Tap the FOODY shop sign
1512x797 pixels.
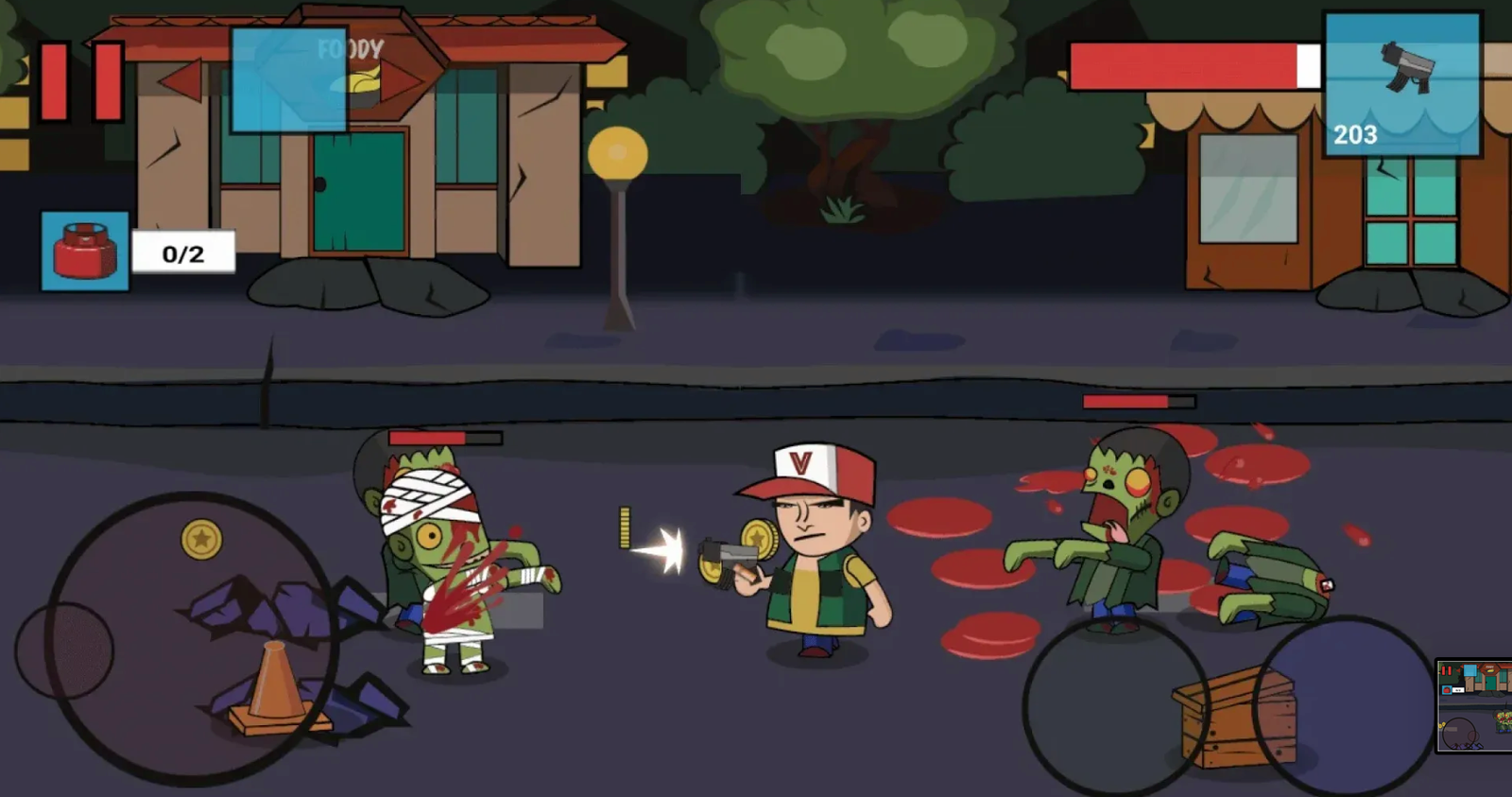pyautogui.click(x=351, y=46)
